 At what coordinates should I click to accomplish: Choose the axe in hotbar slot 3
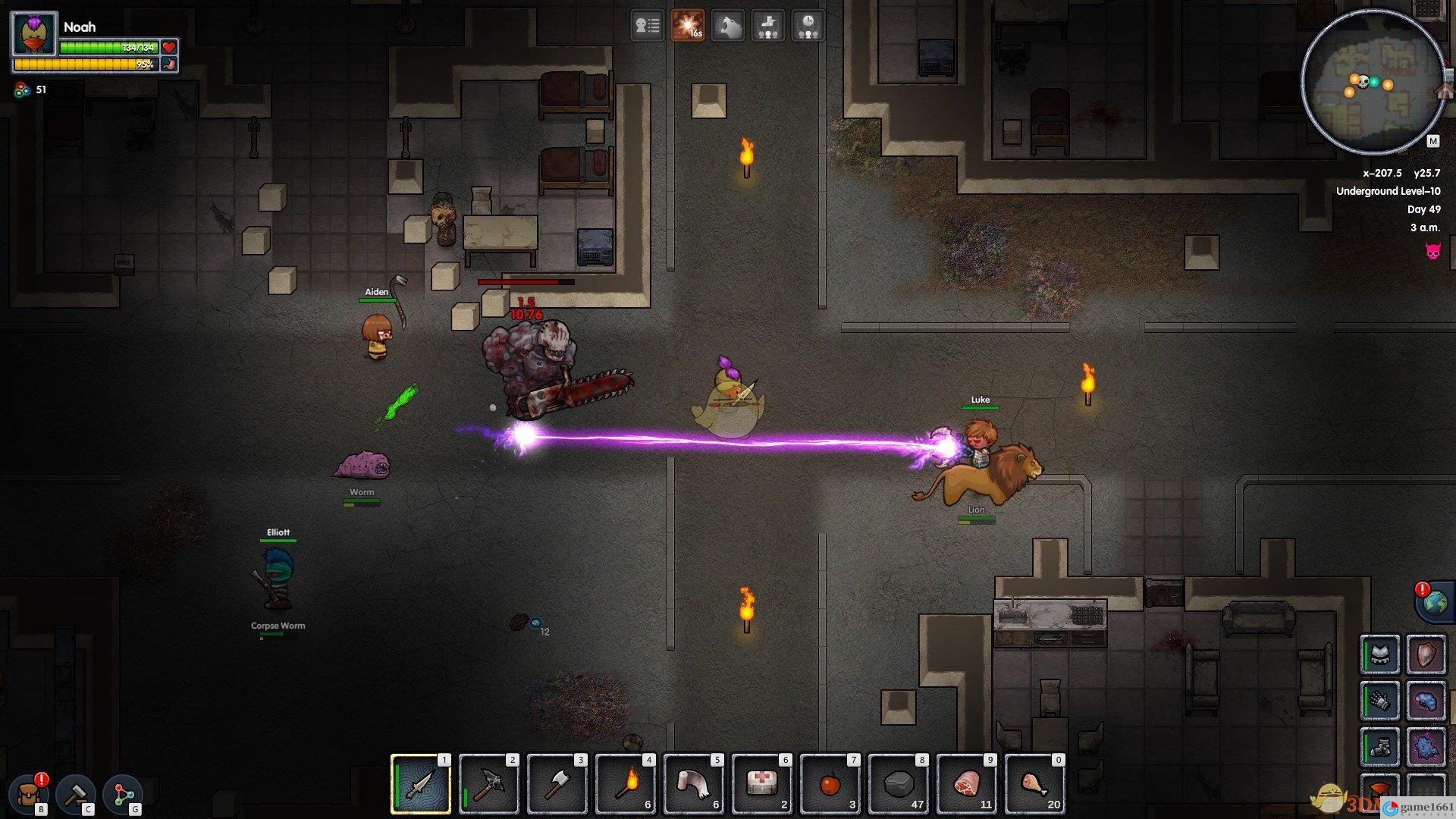tap(557, 784)
